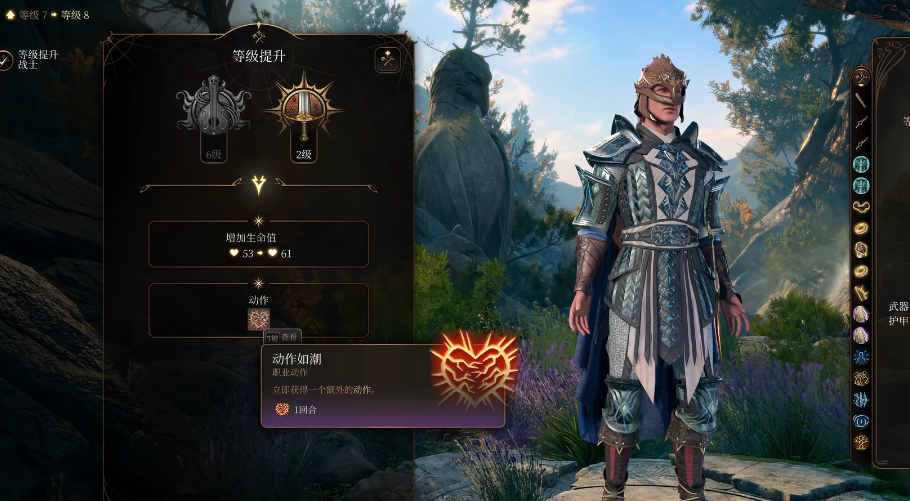Select the level 2 fighter class emblem
The image size is (910, 501).
click(x=303, y=106)
